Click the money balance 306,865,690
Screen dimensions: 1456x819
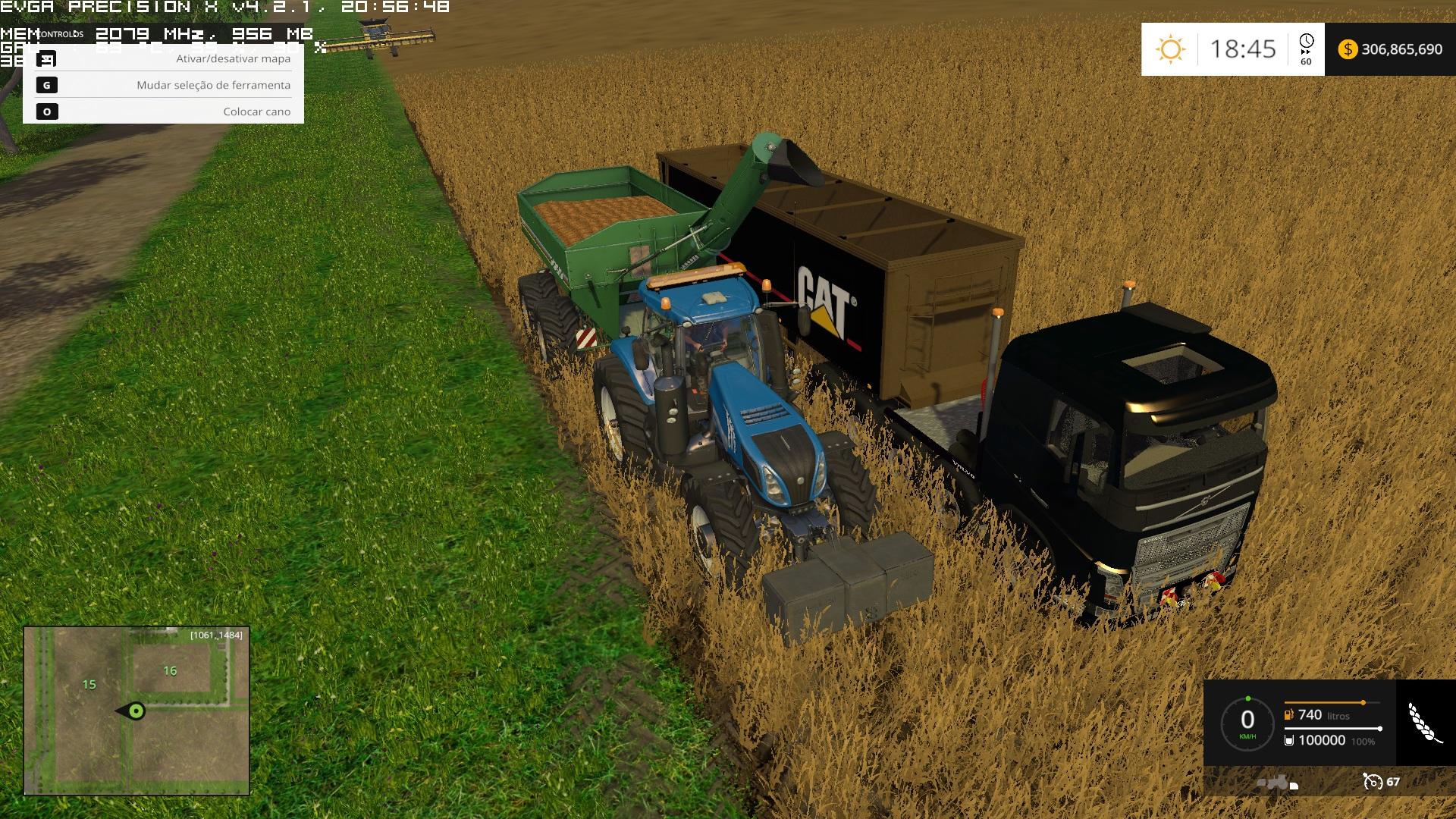pos(1403,49)
